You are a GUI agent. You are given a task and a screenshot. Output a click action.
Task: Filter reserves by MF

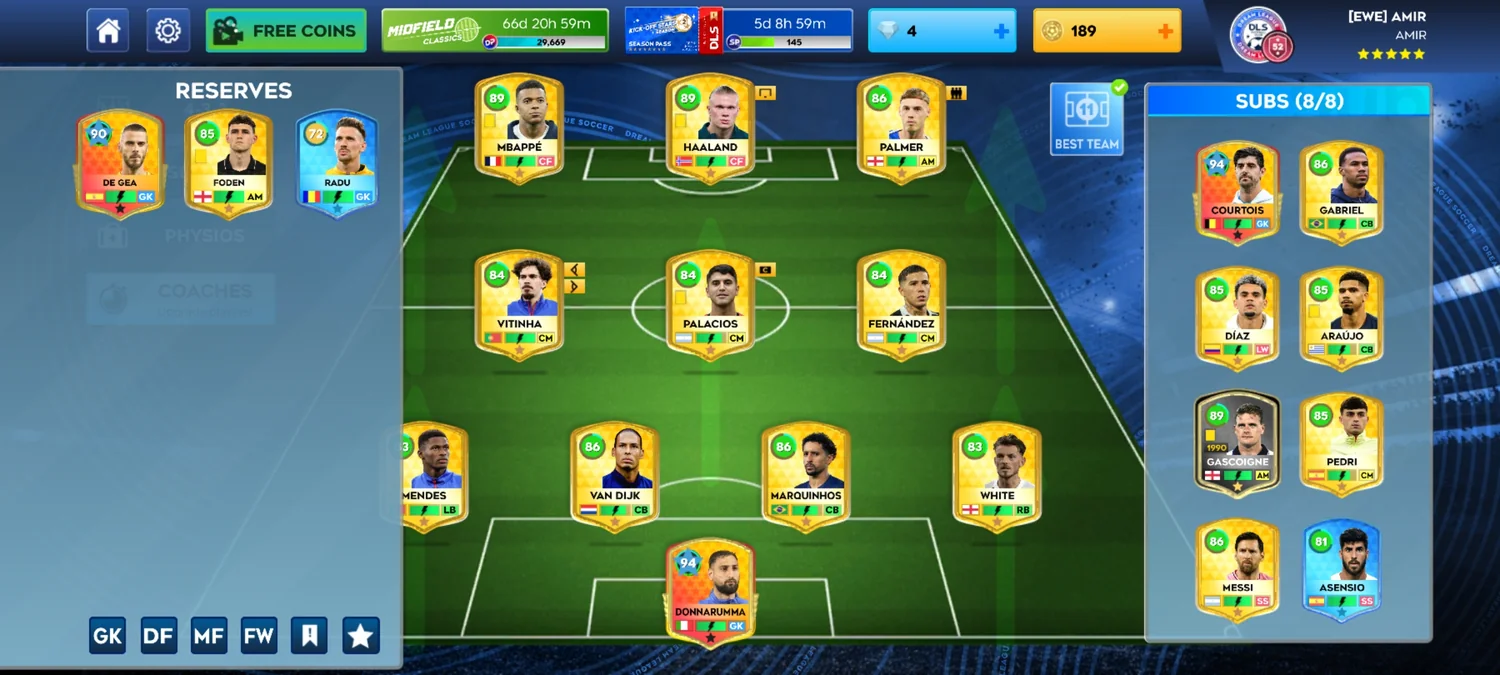[x=209, y=635]
